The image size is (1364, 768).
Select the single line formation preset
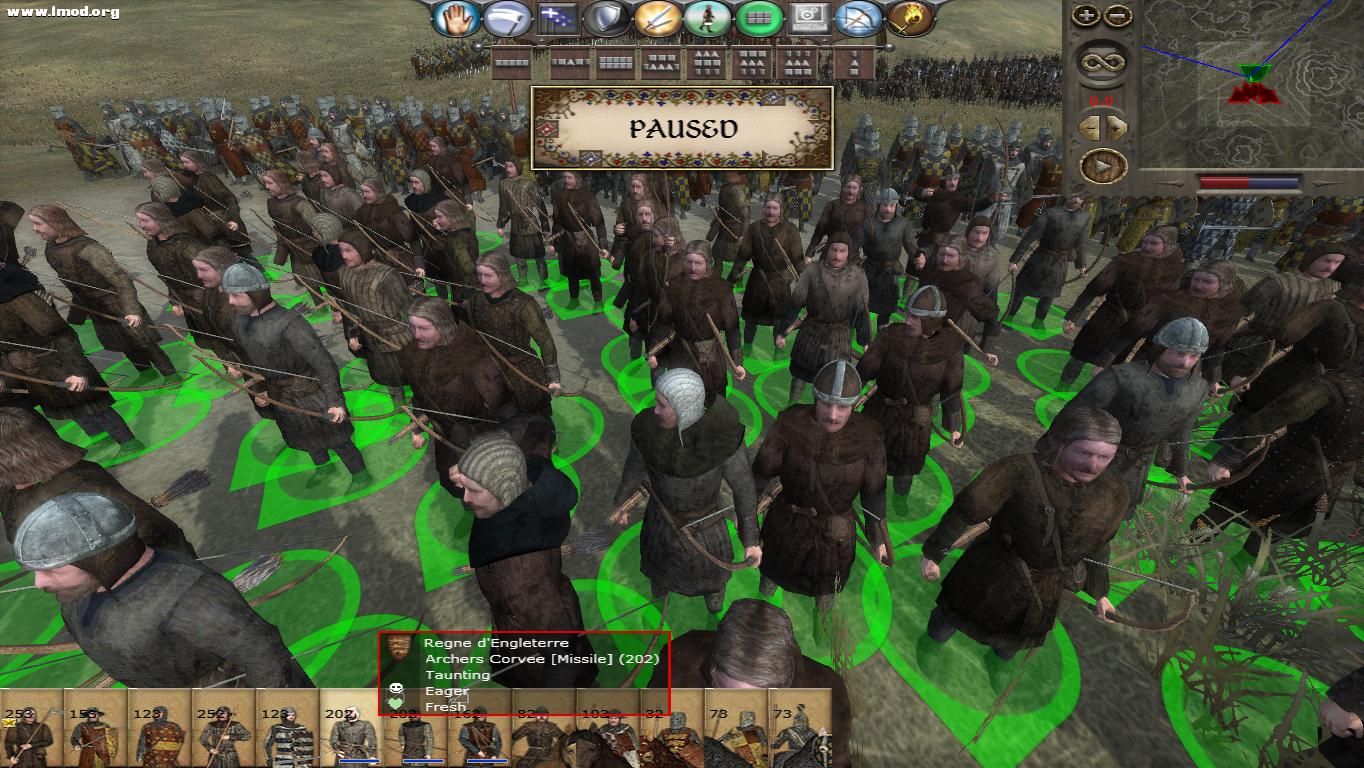(x=511, y=62)
